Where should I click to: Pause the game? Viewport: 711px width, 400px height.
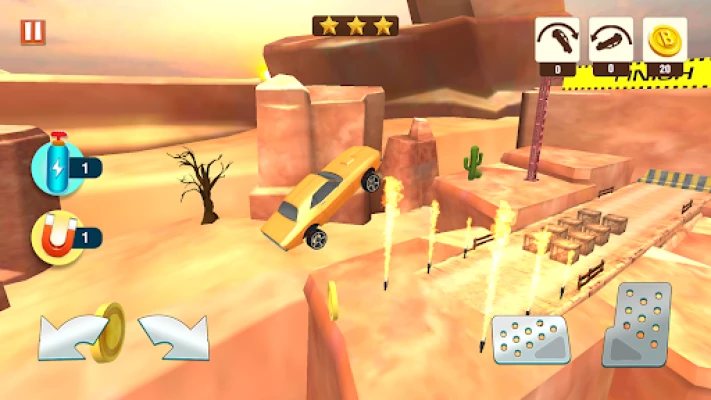click(x=33, y=31)
